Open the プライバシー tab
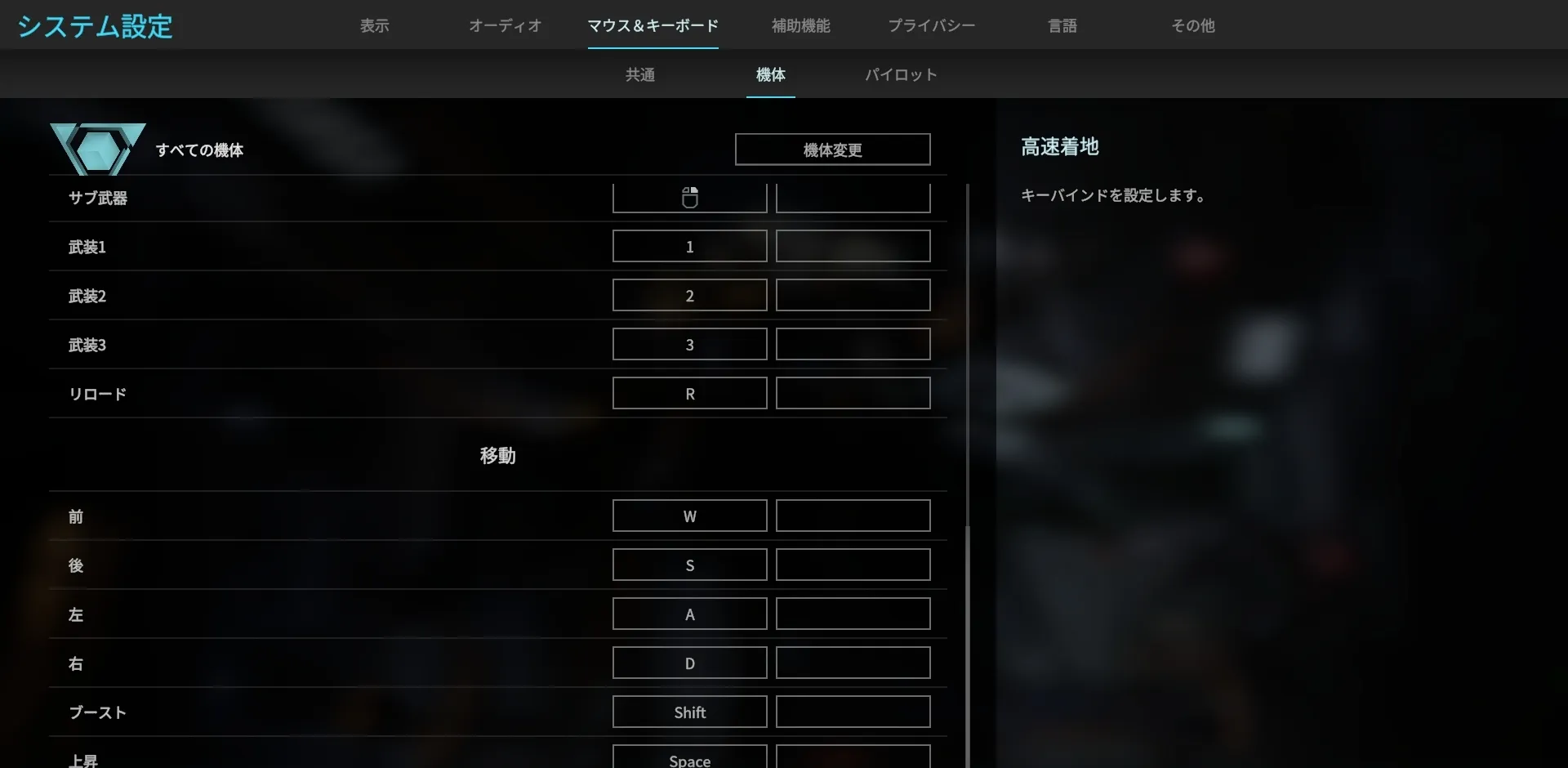 [931, 25]
